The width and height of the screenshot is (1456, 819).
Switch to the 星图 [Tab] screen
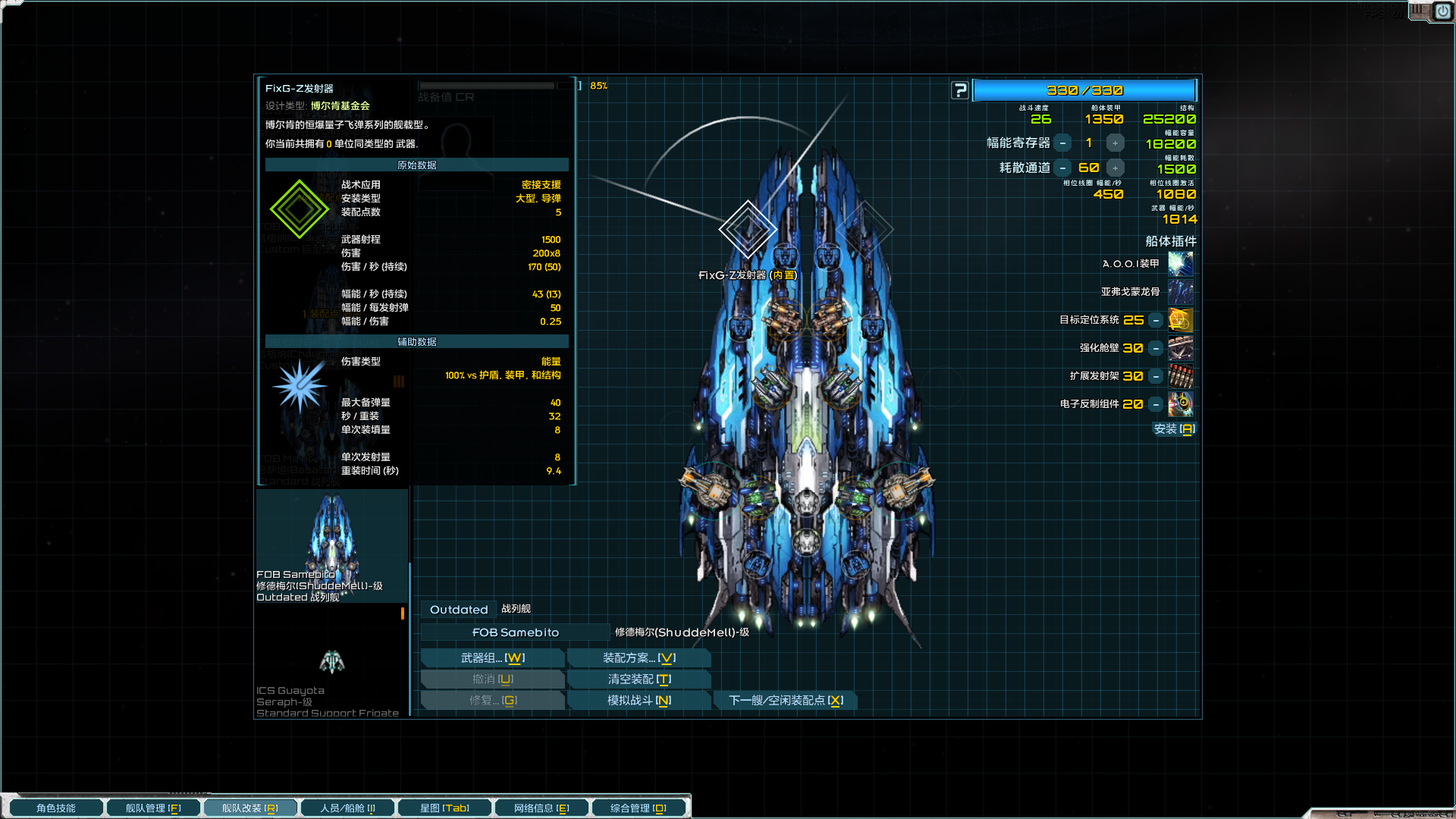pyautogui.click(x=444, y=807)
